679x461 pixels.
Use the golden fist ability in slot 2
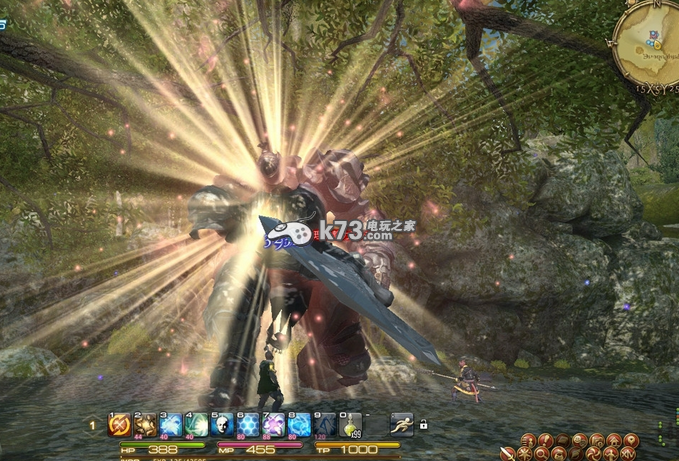(145, 424)
